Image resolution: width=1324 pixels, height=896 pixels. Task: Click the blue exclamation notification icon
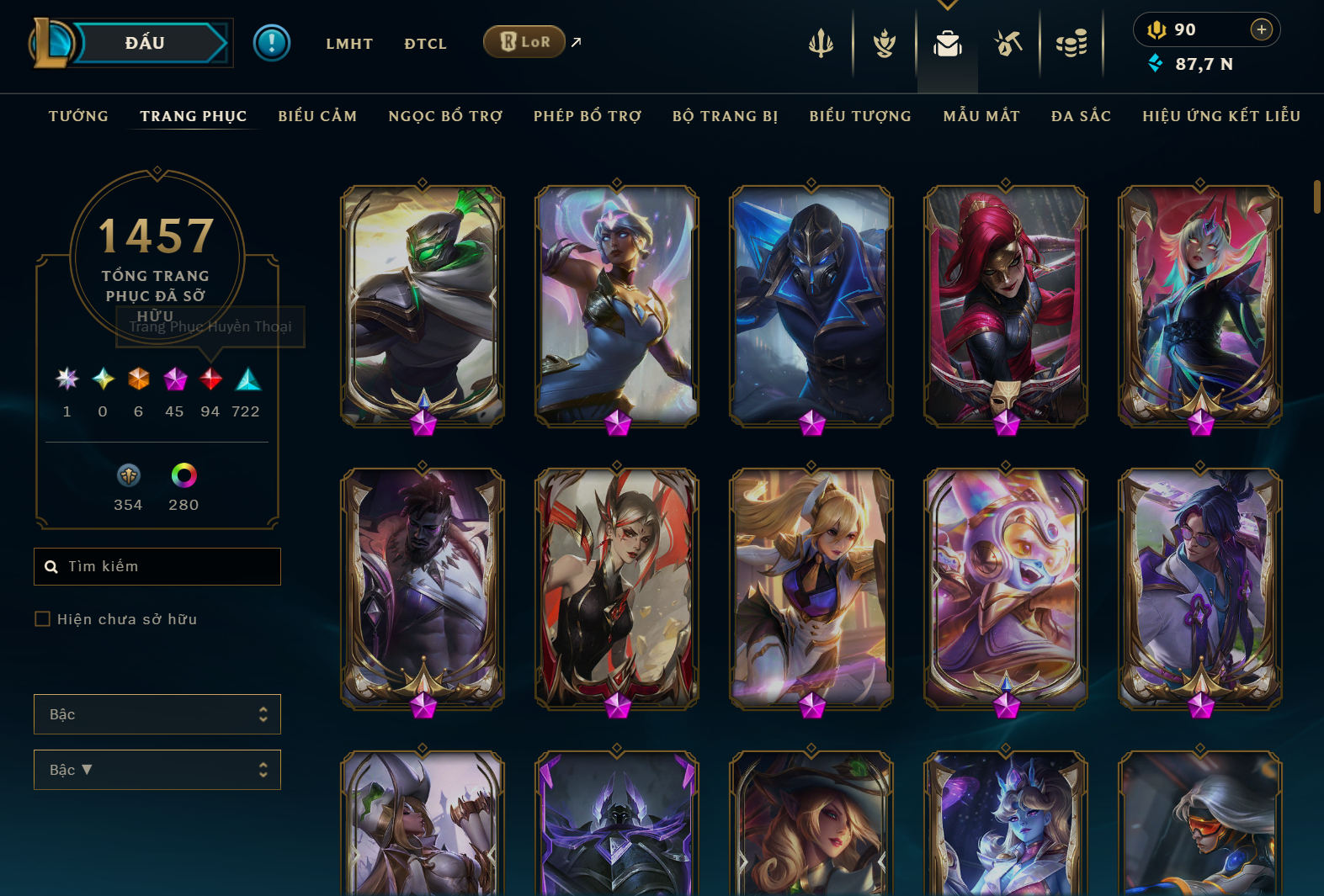[271, 43]
